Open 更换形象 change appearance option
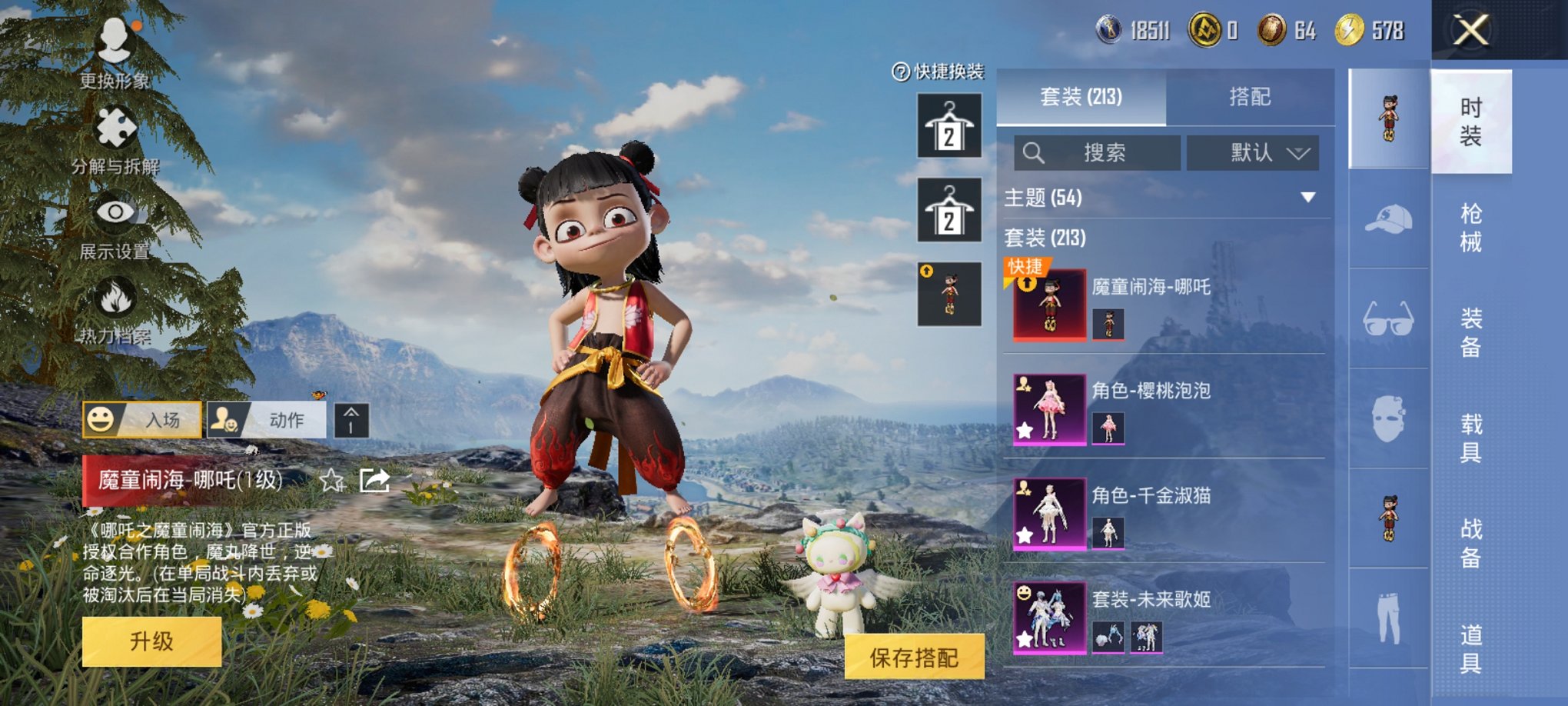 coord(115,48)
